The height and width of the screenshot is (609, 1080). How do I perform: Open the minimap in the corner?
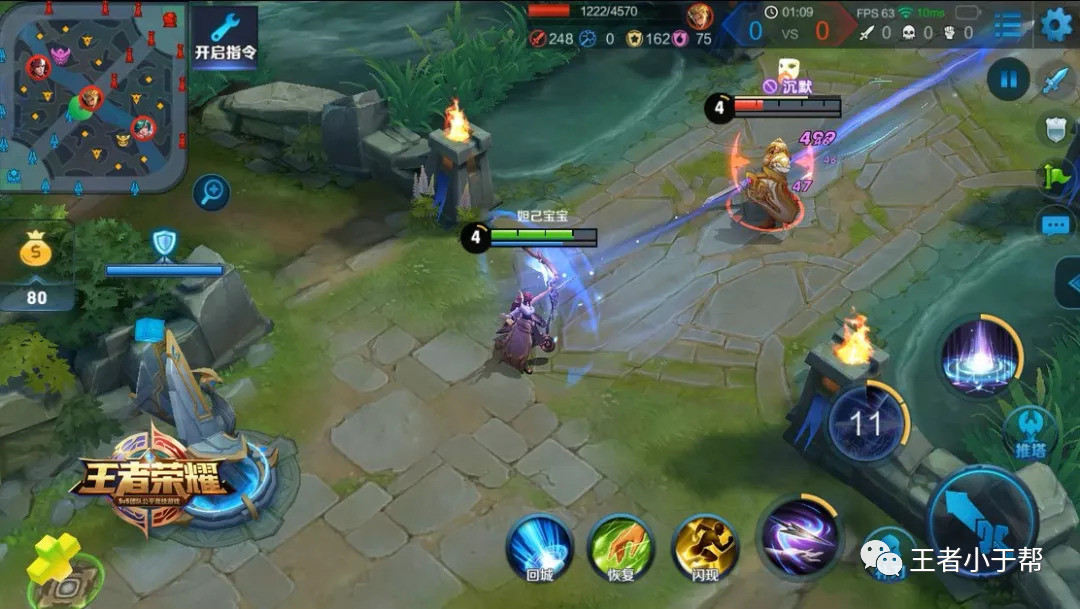click(x=93, y=95)
